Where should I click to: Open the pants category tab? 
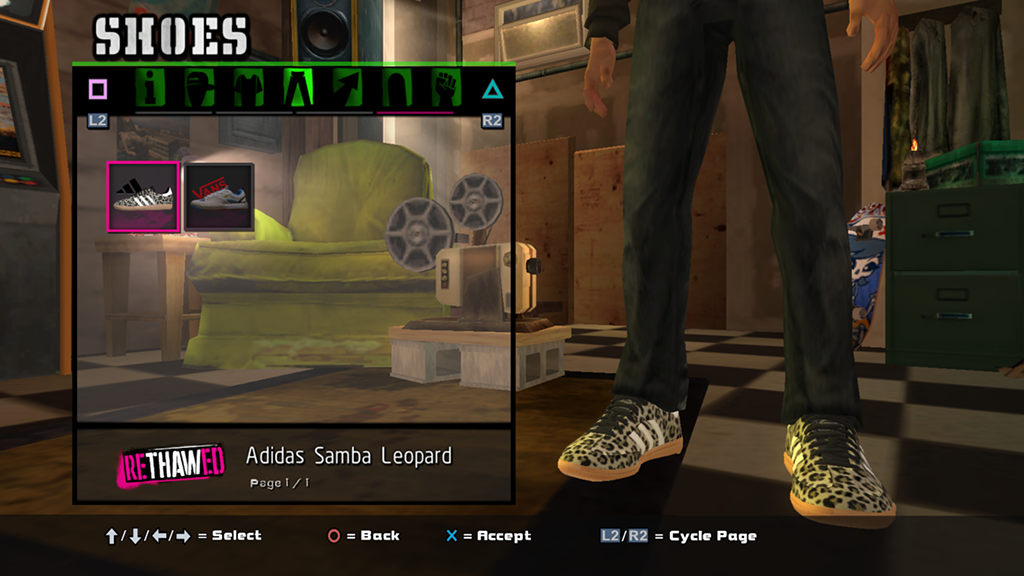click(297, 89)
